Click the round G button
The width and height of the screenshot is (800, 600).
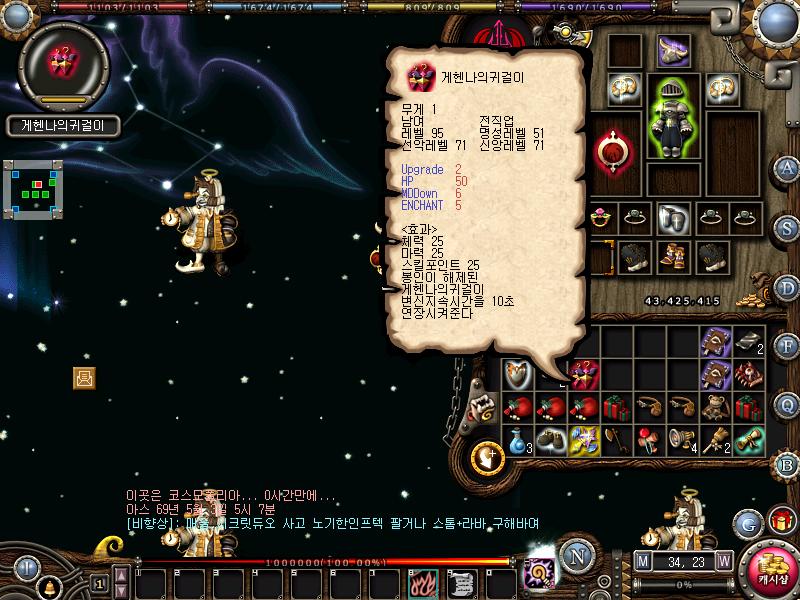pyautogui.click(x=746, y=523)
